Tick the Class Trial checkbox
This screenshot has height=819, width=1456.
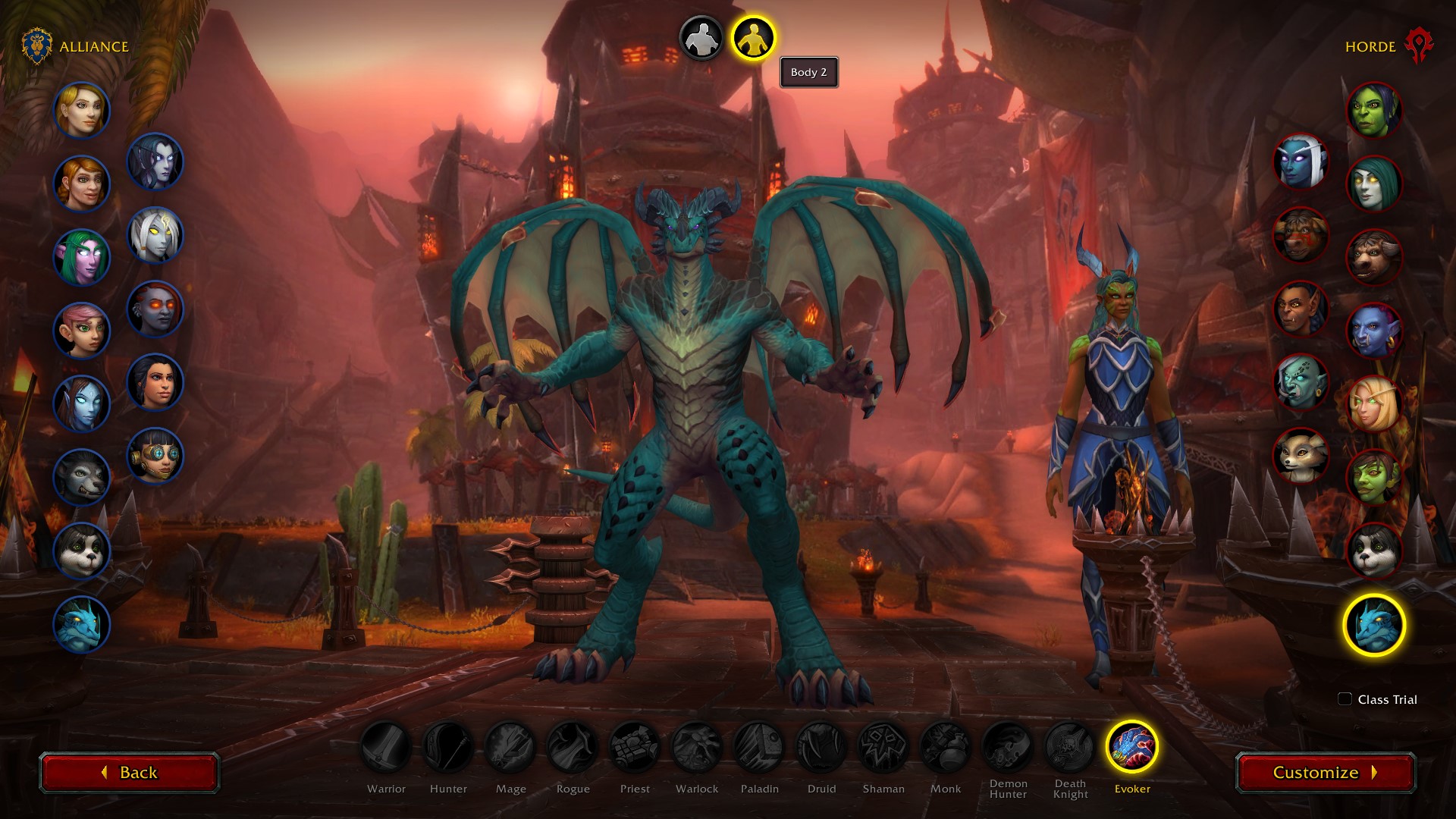click(x=1345, y=699)
